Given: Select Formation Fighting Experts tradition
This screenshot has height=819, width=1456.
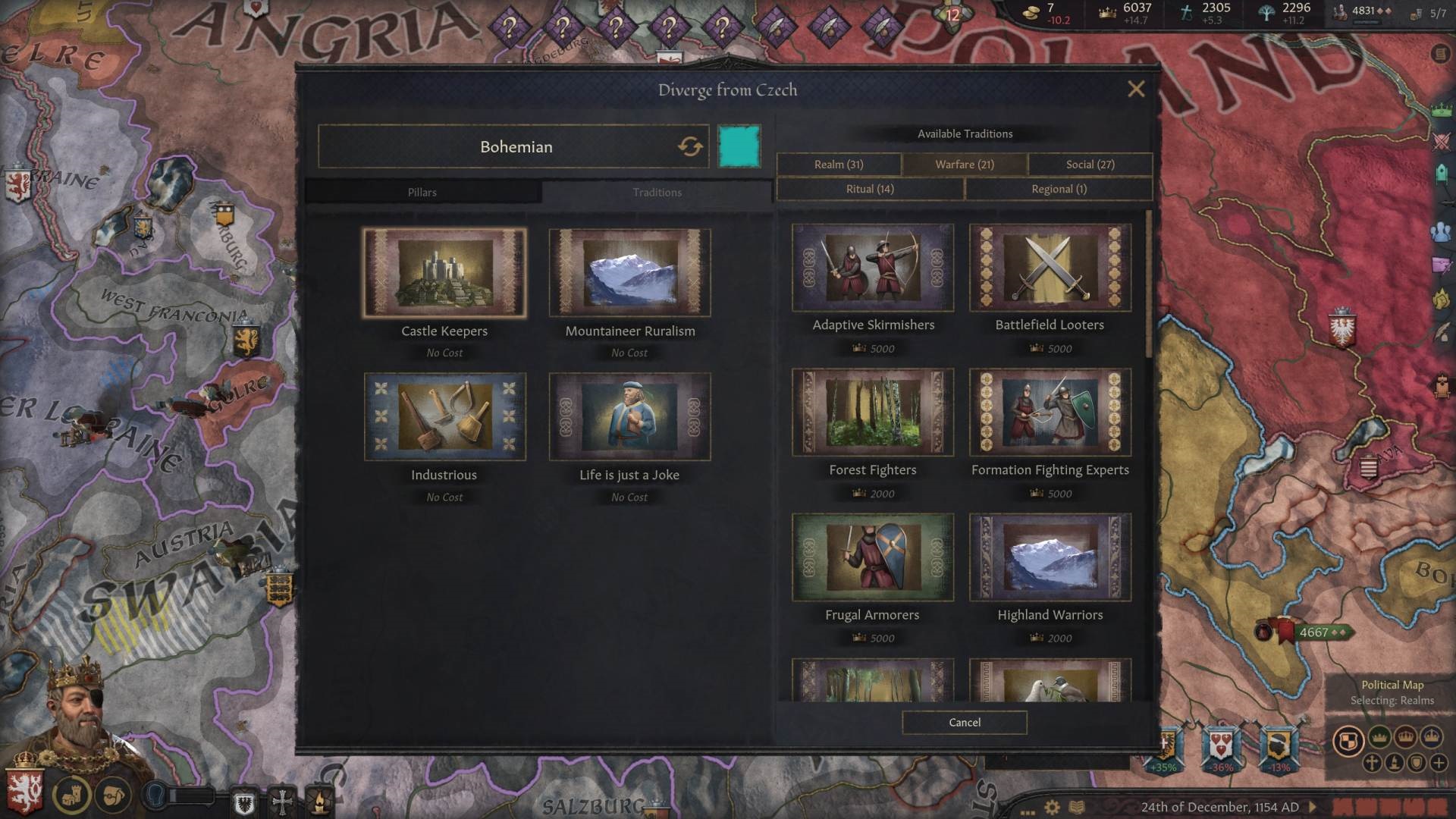Looking at the screenshot, I should (x=1050, y=413).
